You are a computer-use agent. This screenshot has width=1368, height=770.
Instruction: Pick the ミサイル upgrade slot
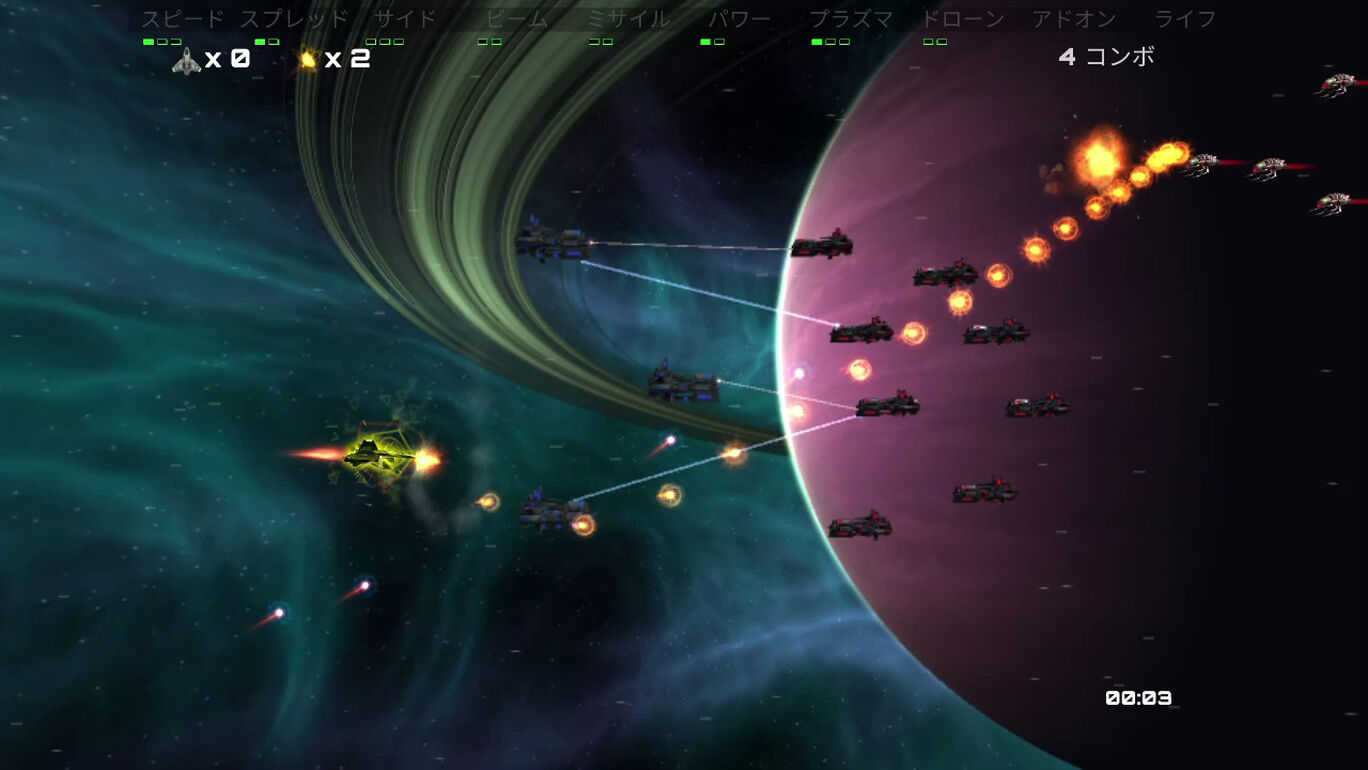pos(628,19)
